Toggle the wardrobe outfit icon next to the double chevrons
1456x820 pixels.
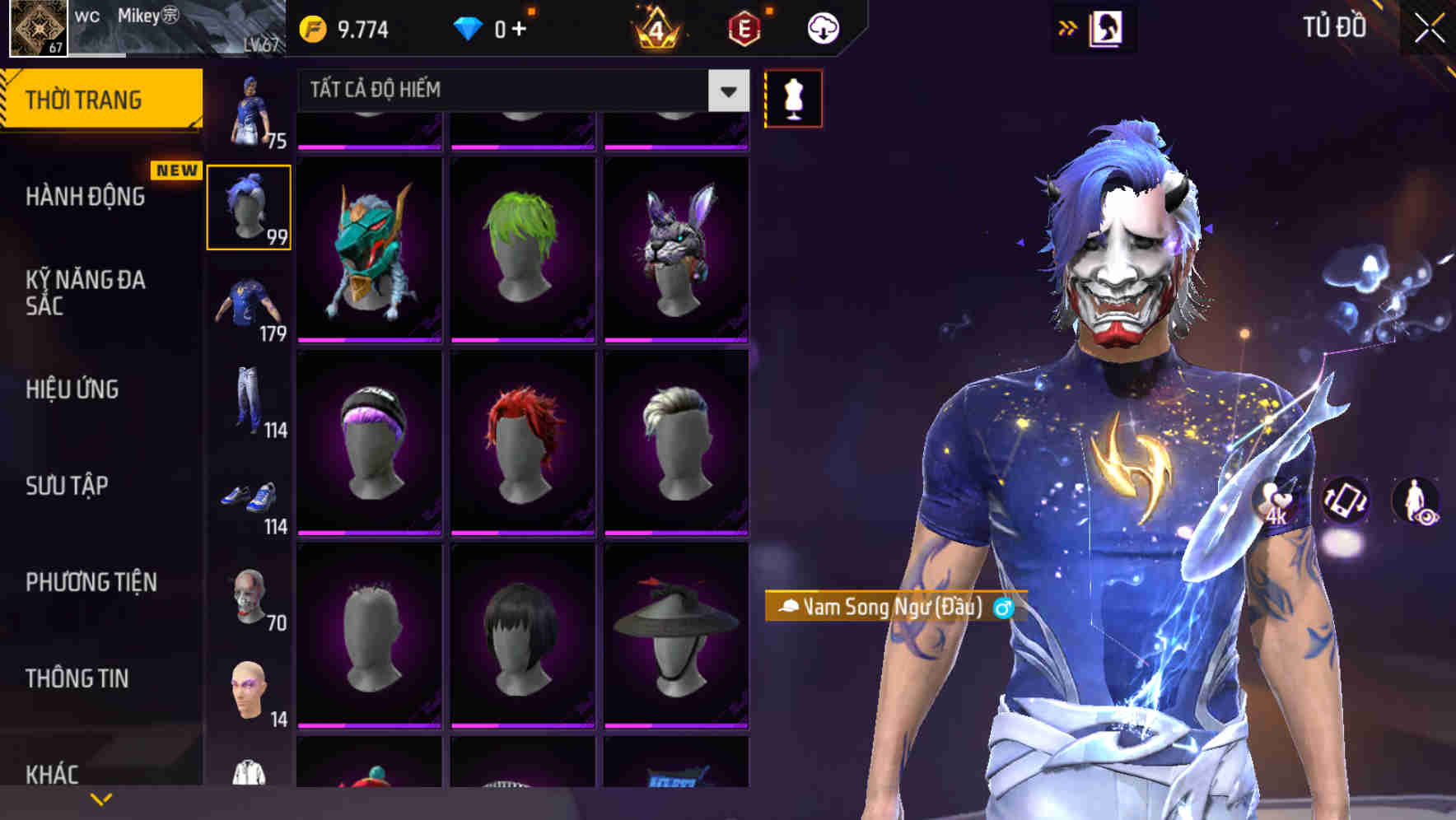pyautogui.click(x=1108, y=26)
